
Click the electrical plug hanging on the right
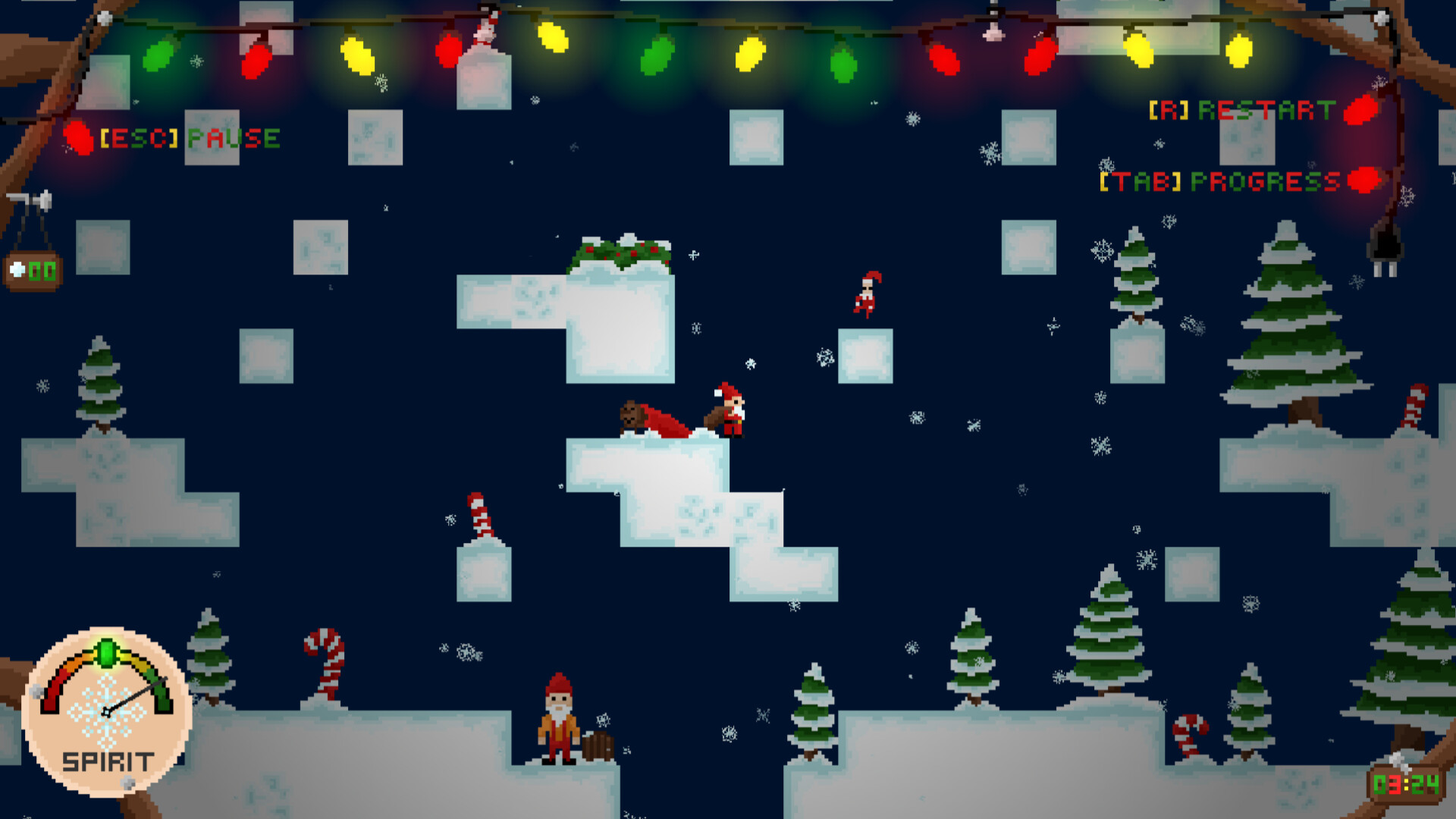pos(1385,250)
